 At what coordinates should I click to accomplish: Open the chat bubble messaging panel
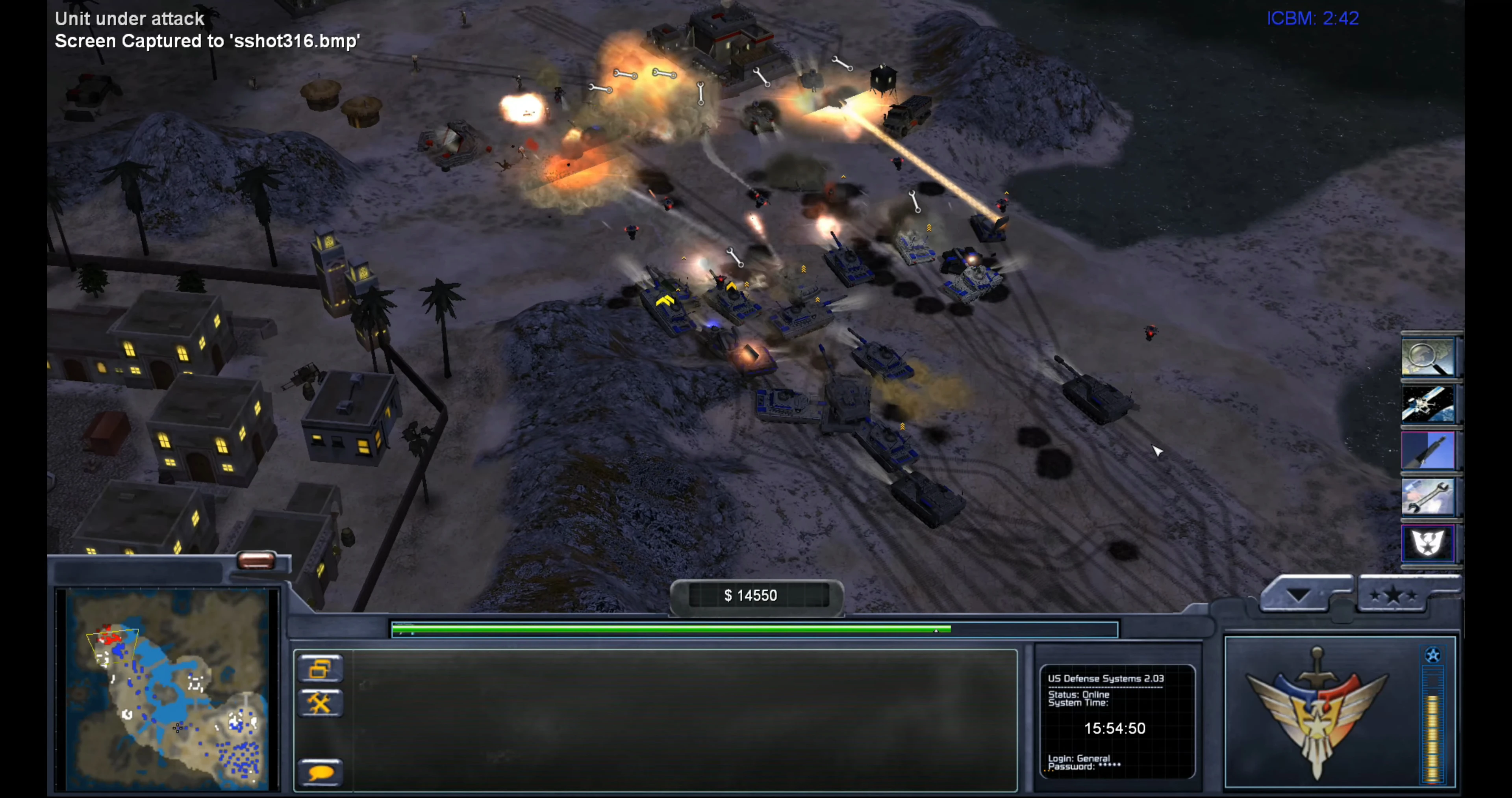[321, 771]
